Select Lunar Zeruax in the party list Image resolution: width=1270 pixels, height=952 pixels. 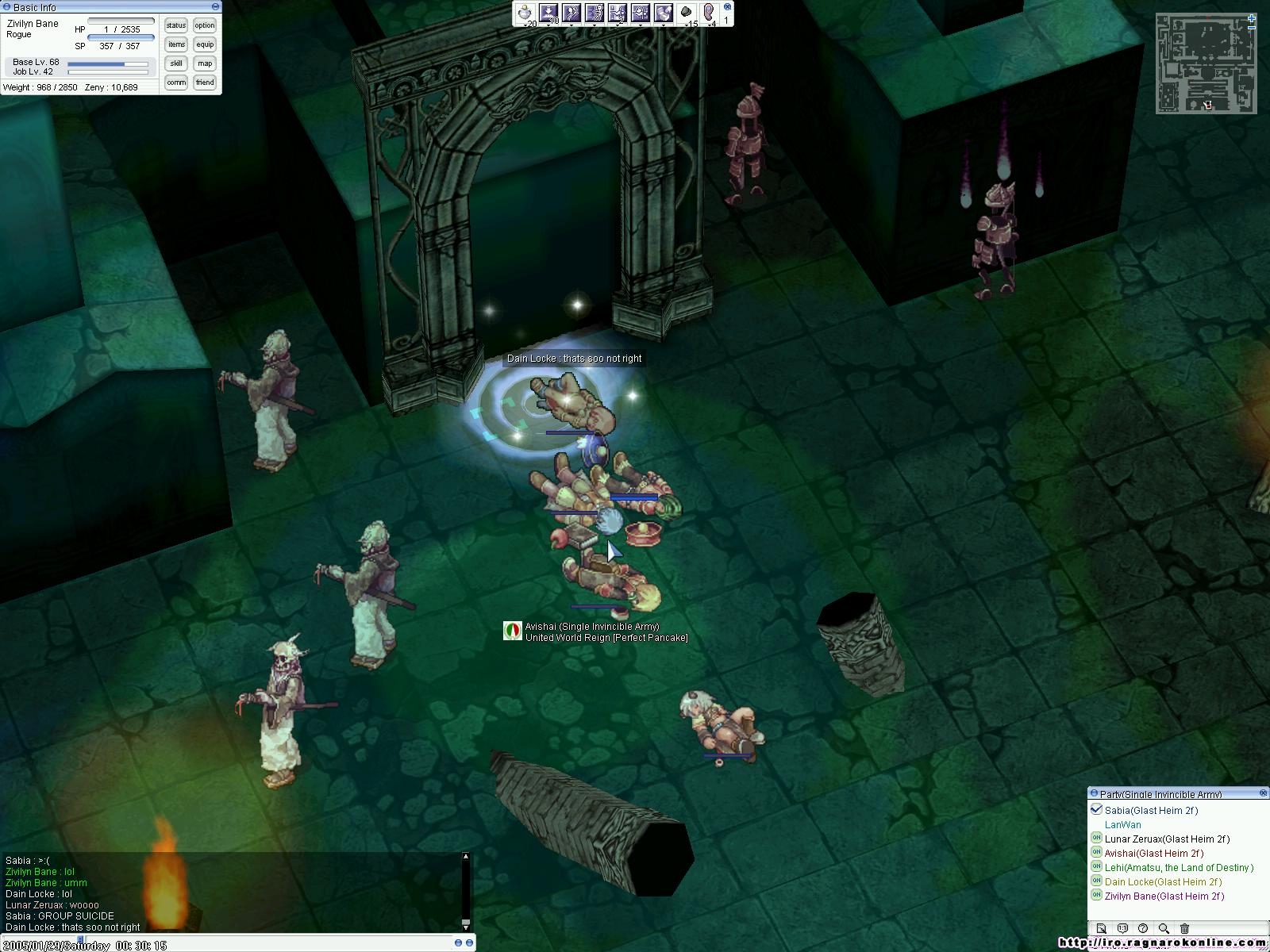click(1167, 839)
